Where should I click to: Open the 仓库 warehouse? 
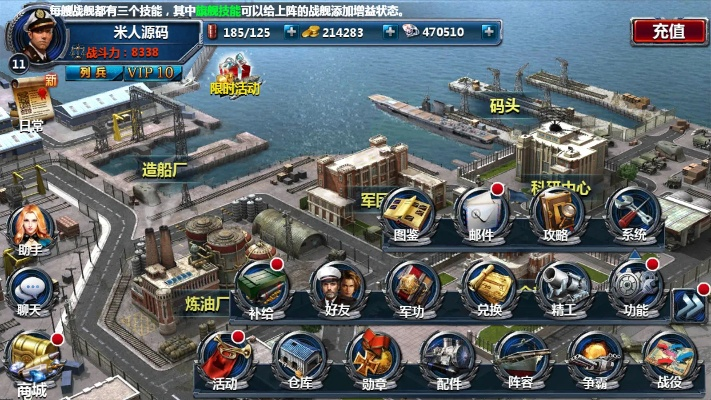click(299, 360)
